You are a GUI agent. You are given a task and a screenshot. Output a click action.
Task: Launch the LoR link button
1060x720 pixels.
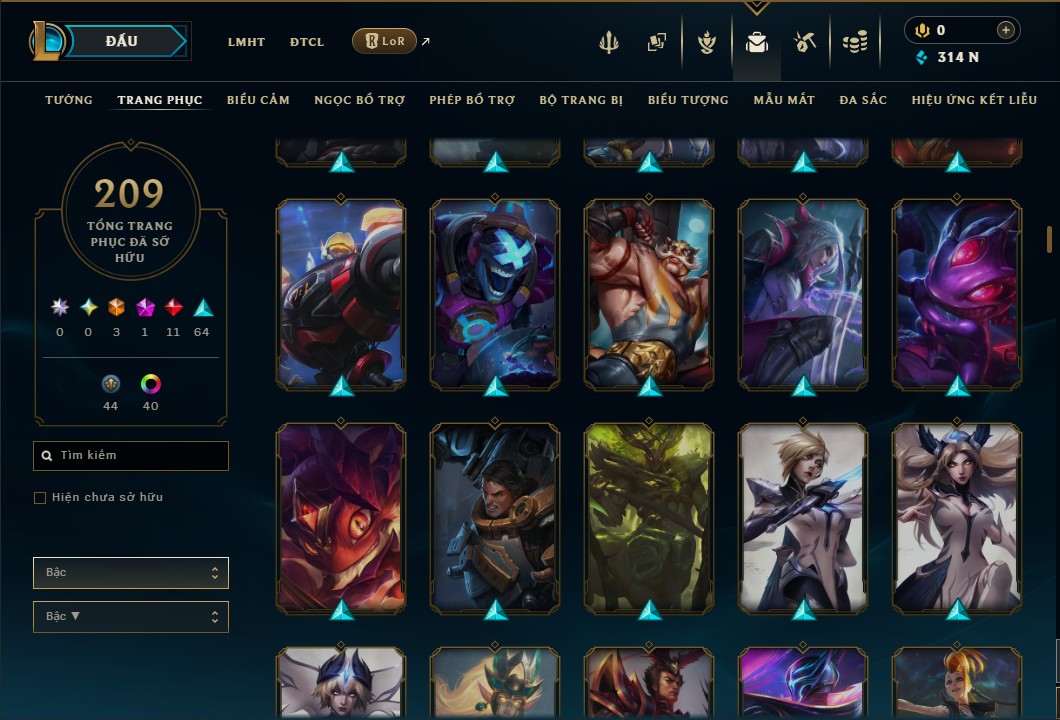point(385,41)
